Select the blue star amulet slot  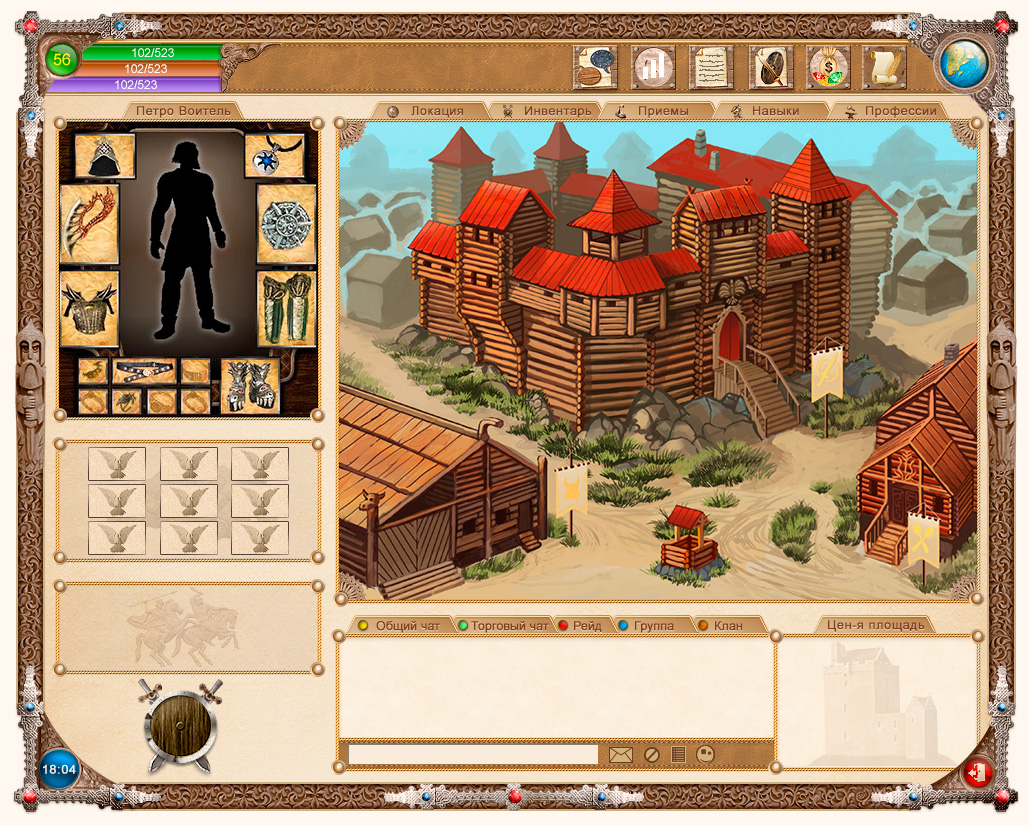point(273,156)
